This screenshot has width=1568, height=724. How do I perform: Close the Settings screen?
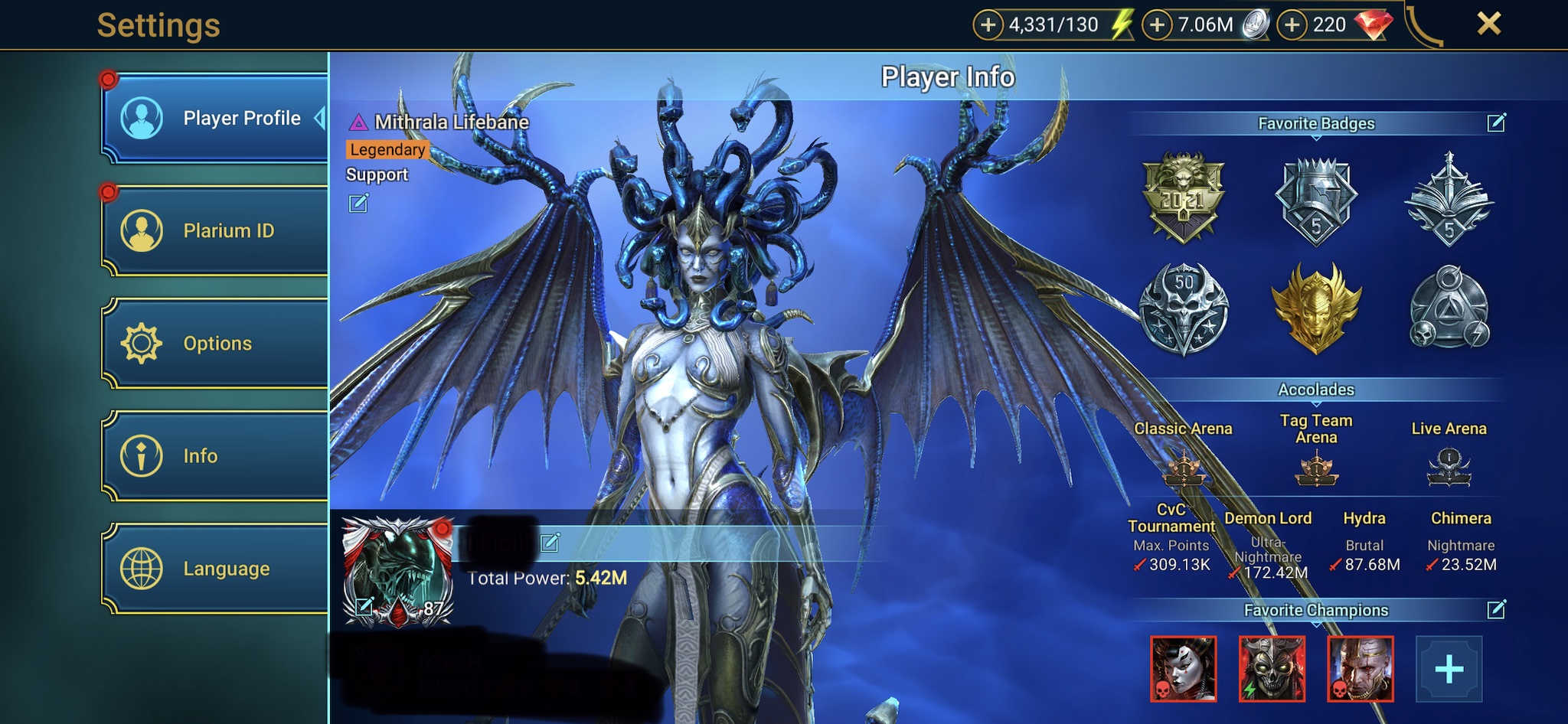pos(1488,24)
